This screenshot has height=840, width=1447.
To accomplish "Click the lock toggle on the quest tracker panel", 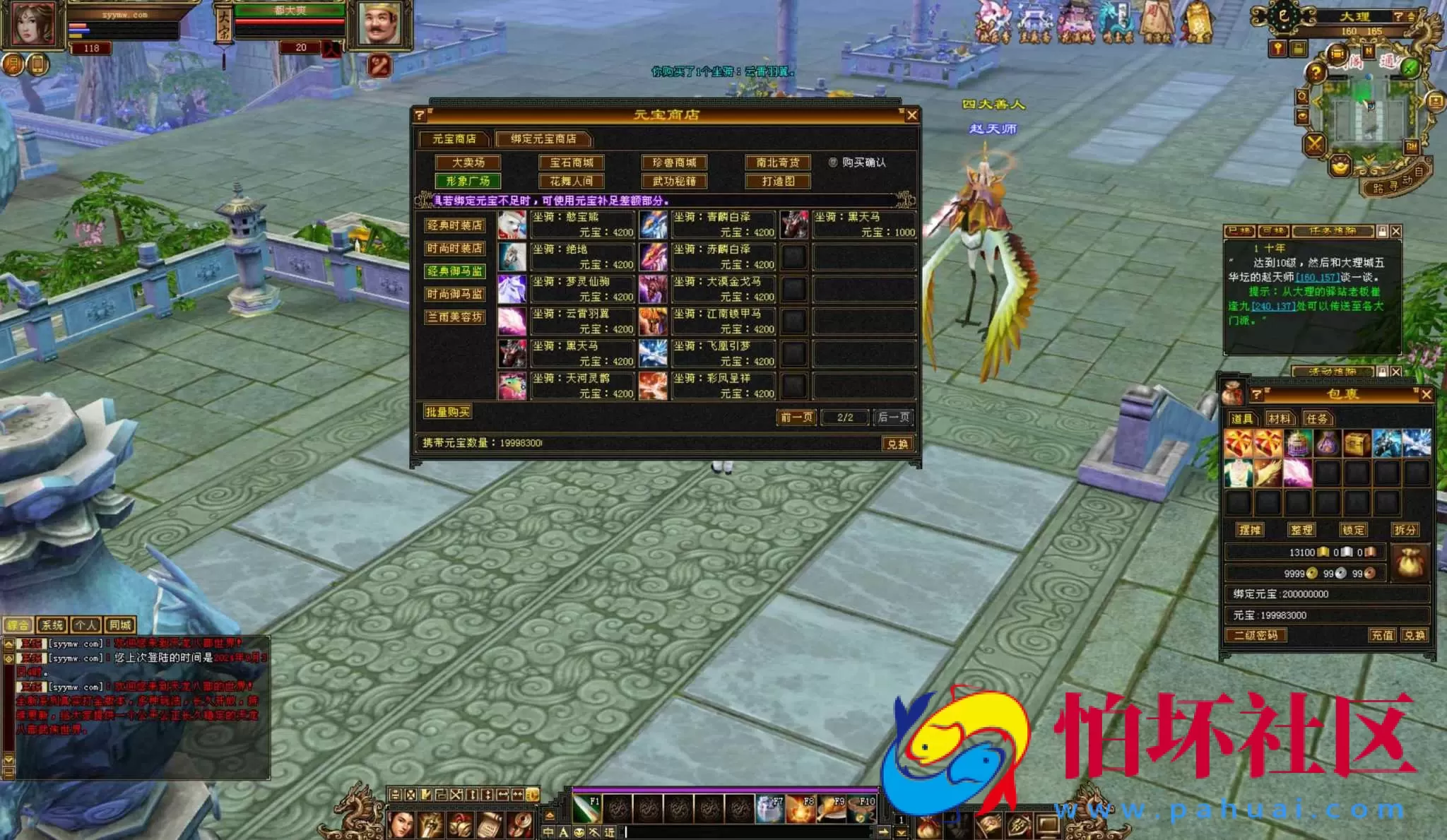I will pos(1383,232).
